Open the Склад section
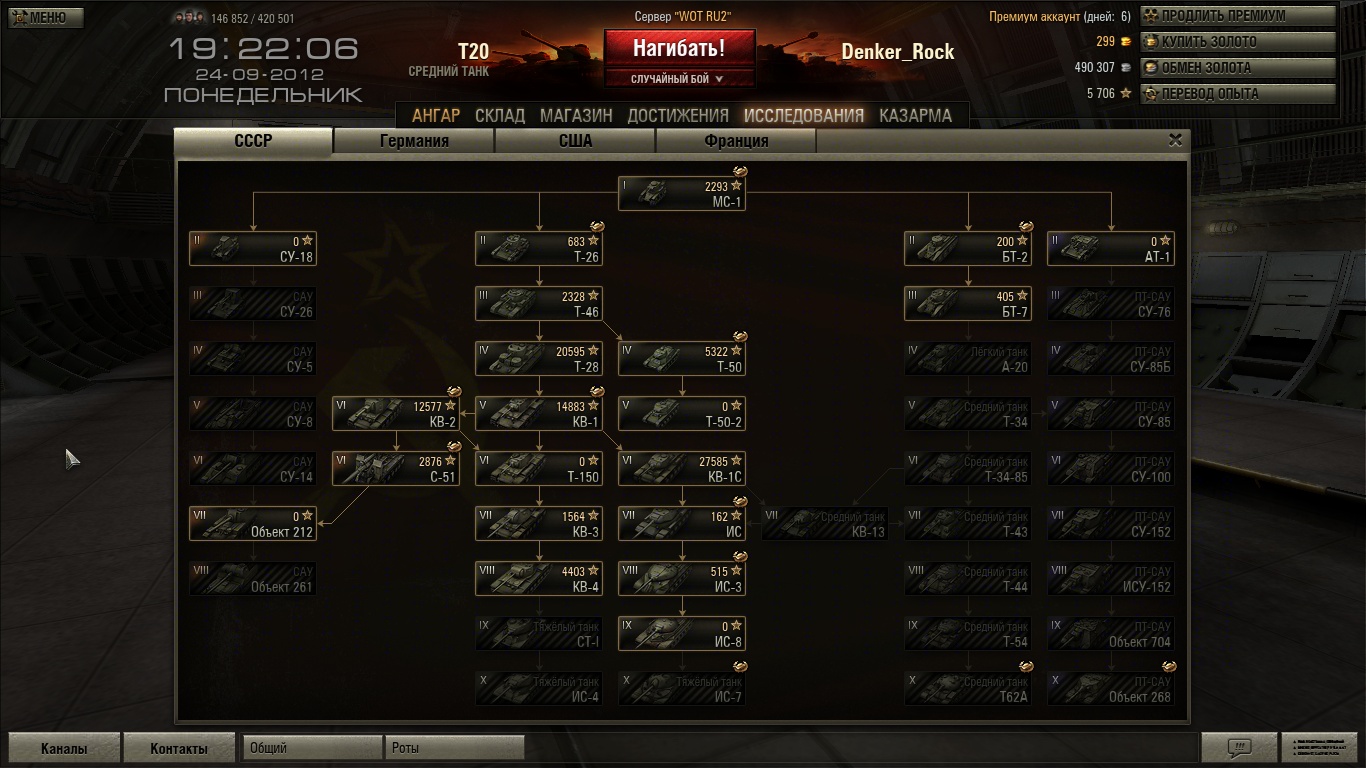The image size is (1366, 768). [500, 115]
